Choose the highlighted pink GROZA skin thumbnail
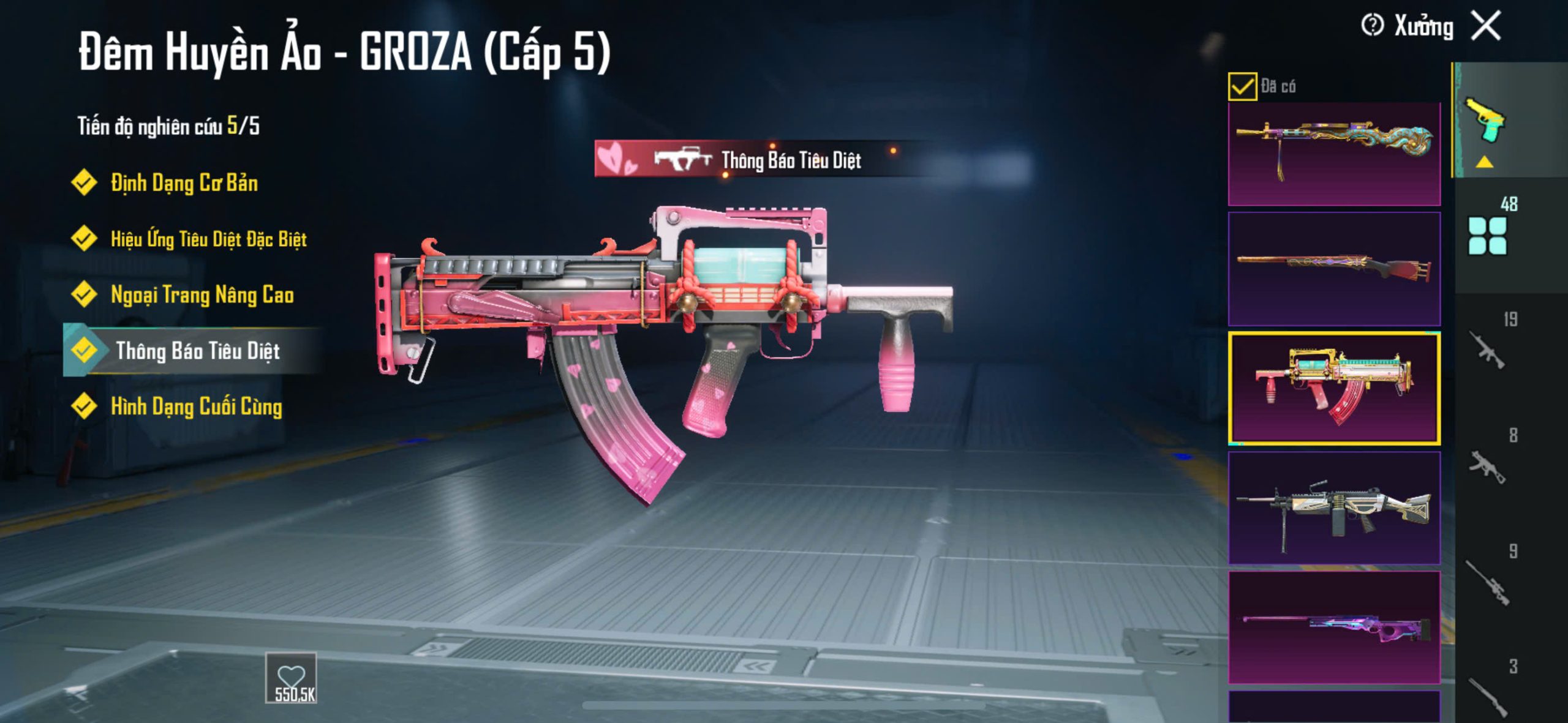Image resolution: width=1568 pixels, height=723 pixels. [x=1334, y=388]
